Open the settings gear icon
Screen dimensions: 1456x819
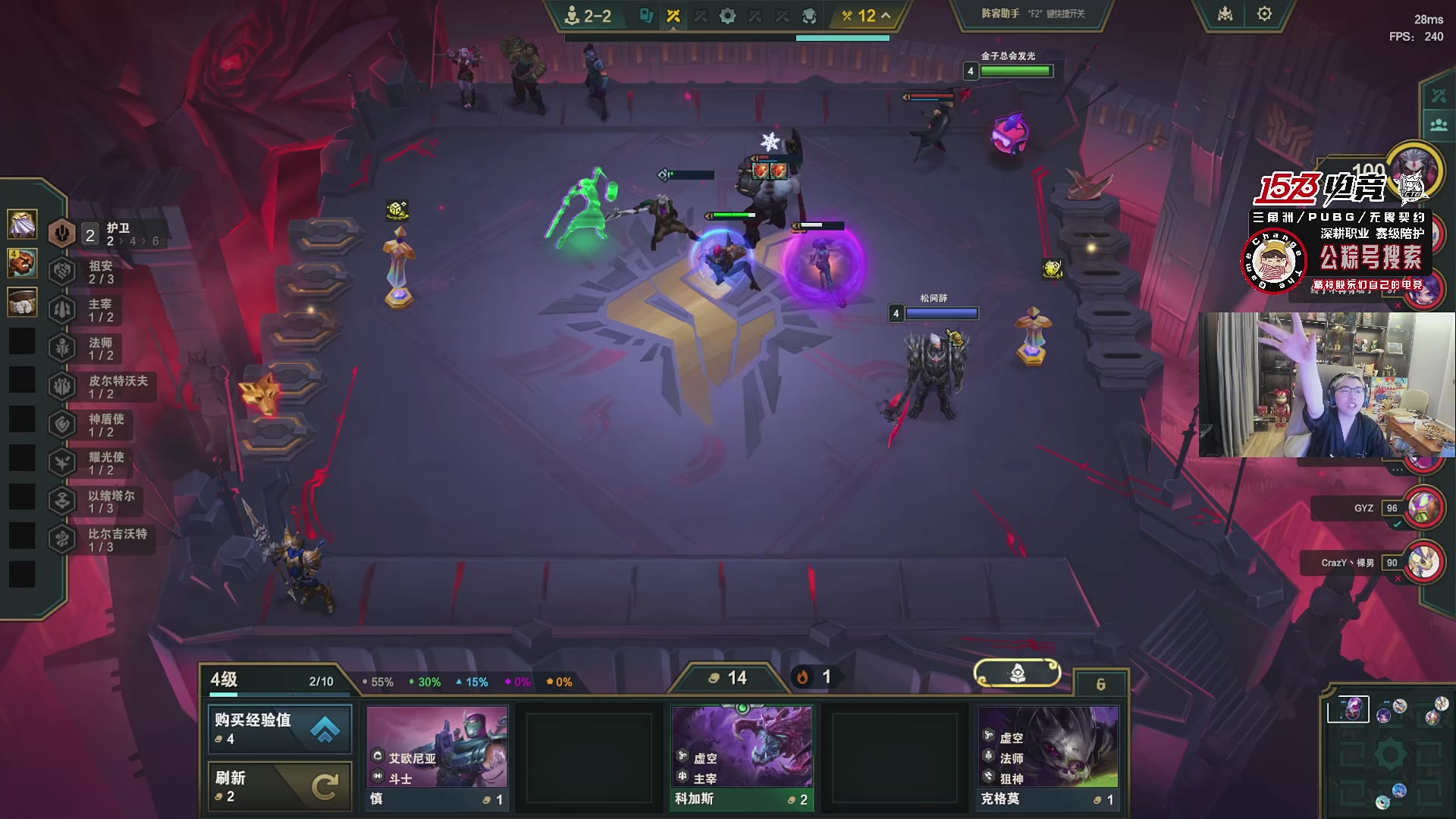1264,14
